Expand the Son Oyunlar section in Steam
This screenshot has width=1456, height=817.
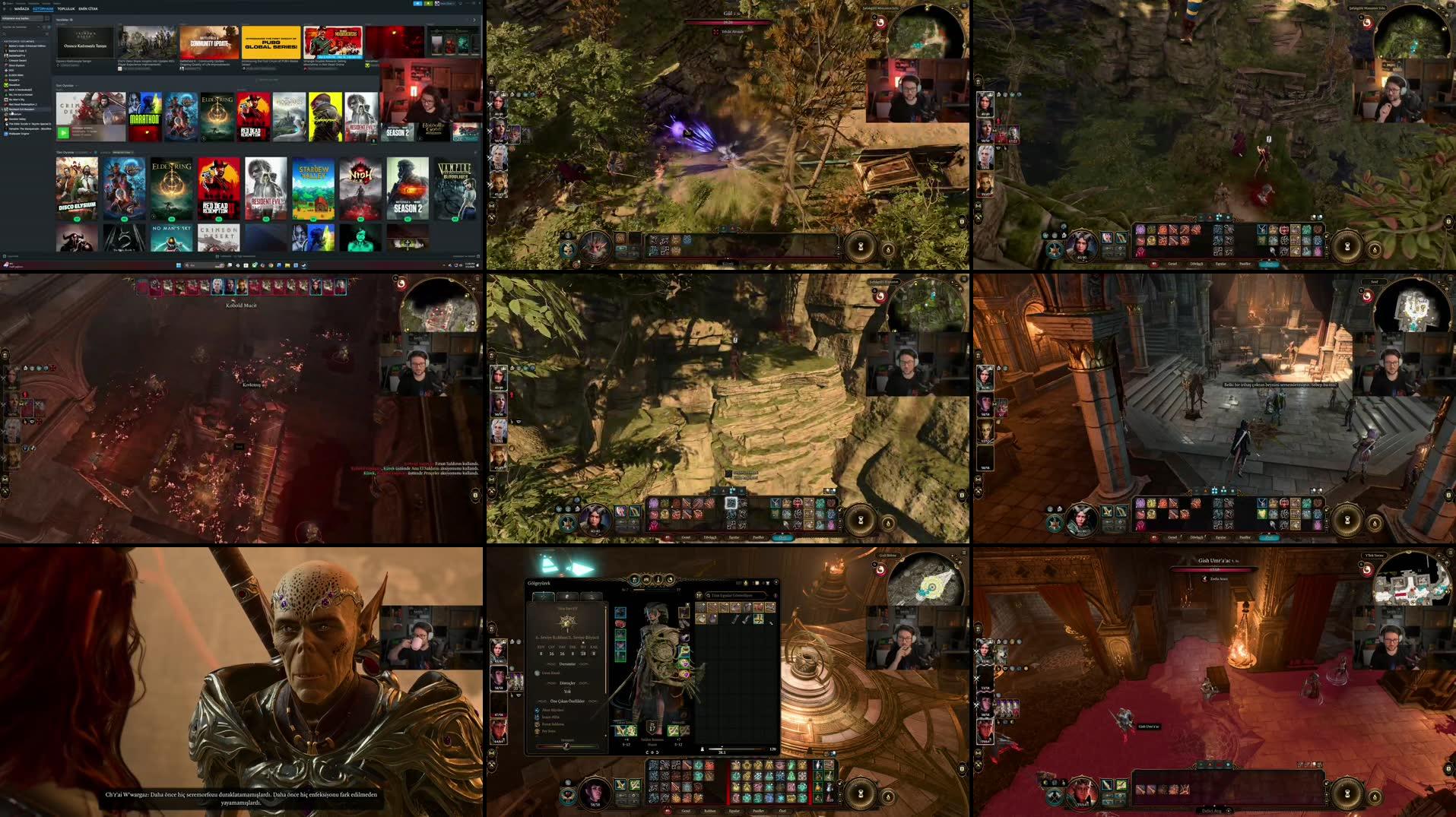coord(78,85)
